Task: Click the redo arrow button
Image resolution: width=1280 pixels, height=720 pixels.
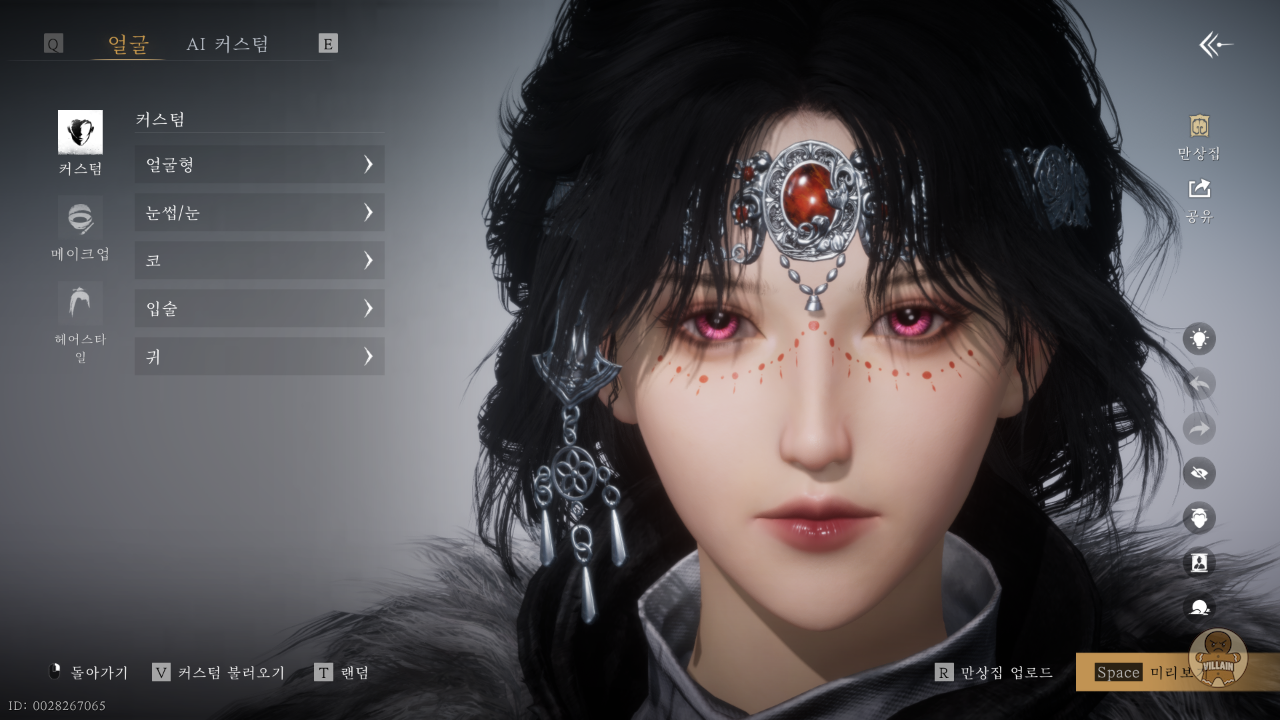Action: [x=1199, y=429]
